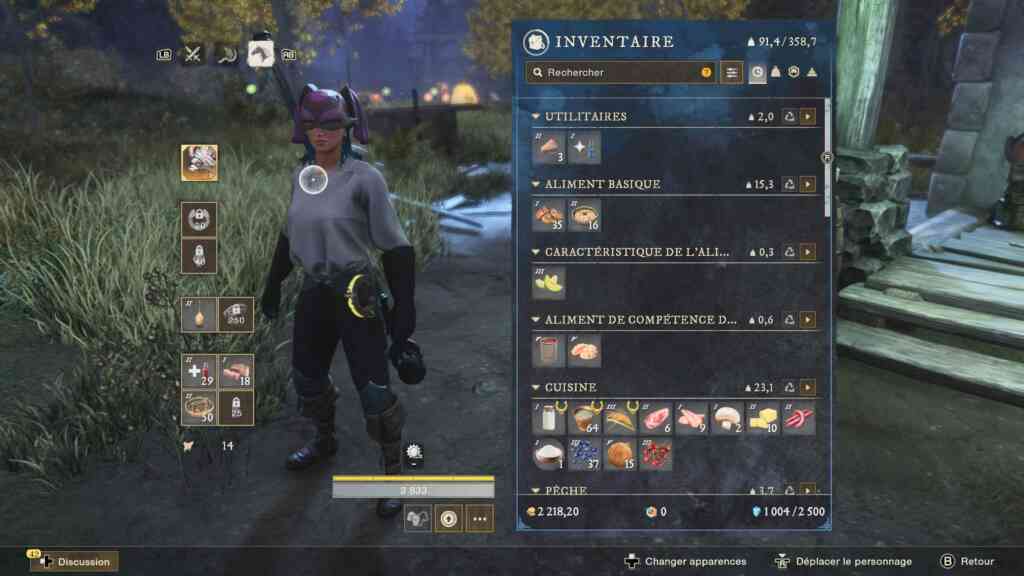Pick the stack of 10 butter
1024x576 pixels.
point(764,419)
